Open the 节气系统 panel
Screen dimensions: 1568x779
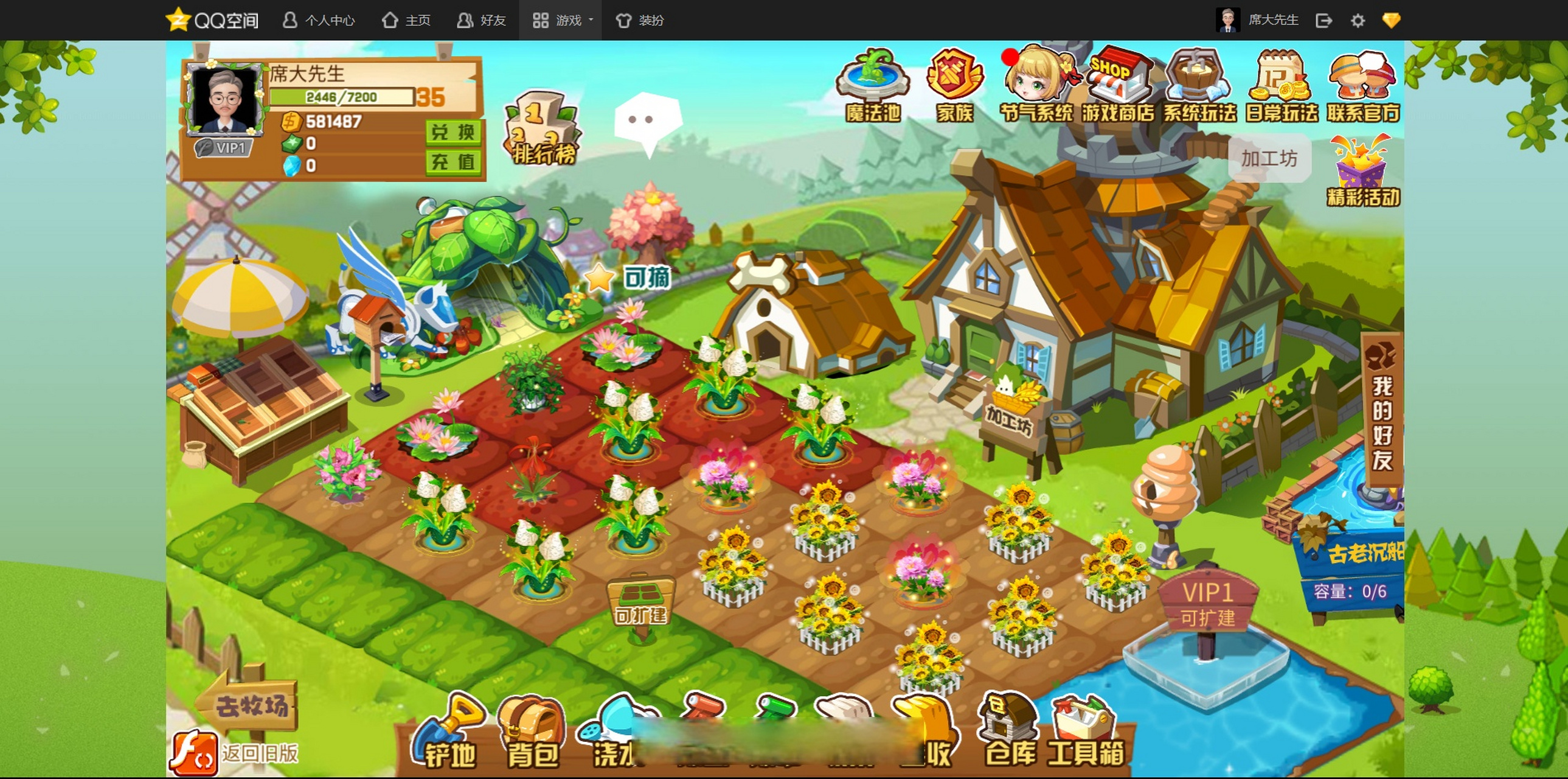1036,85
